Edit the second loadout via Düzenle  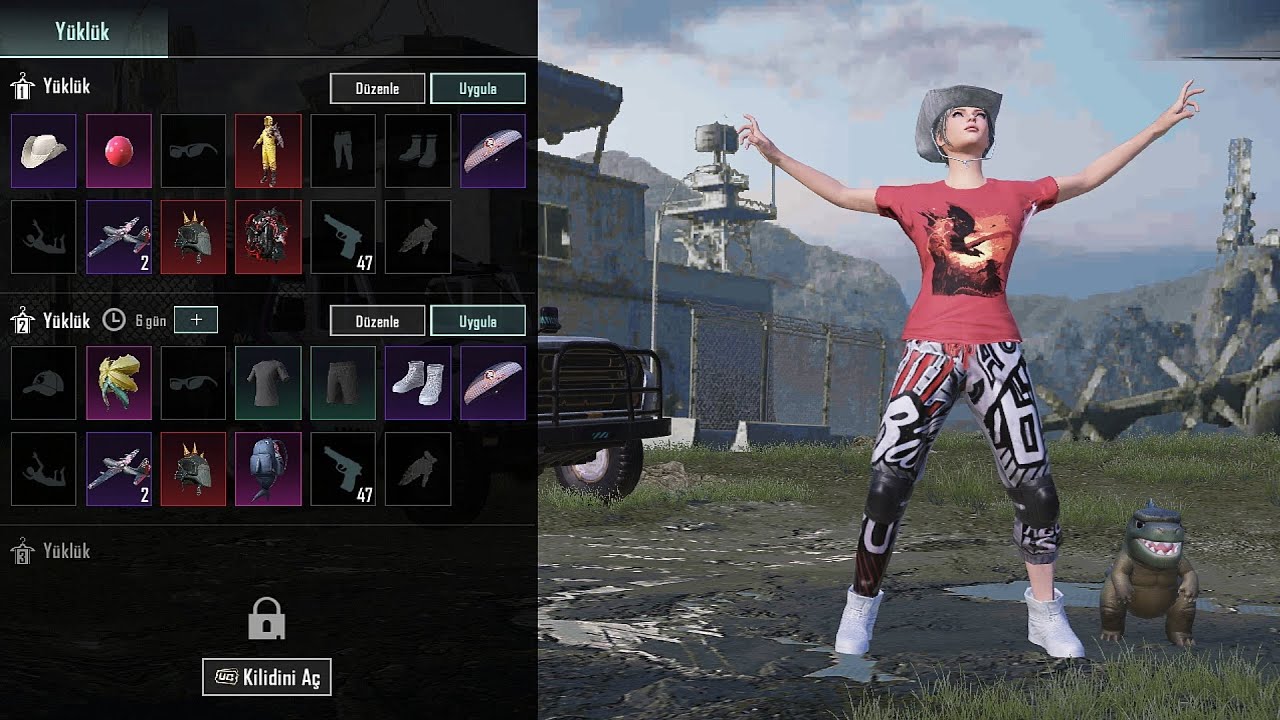[377, 321]
